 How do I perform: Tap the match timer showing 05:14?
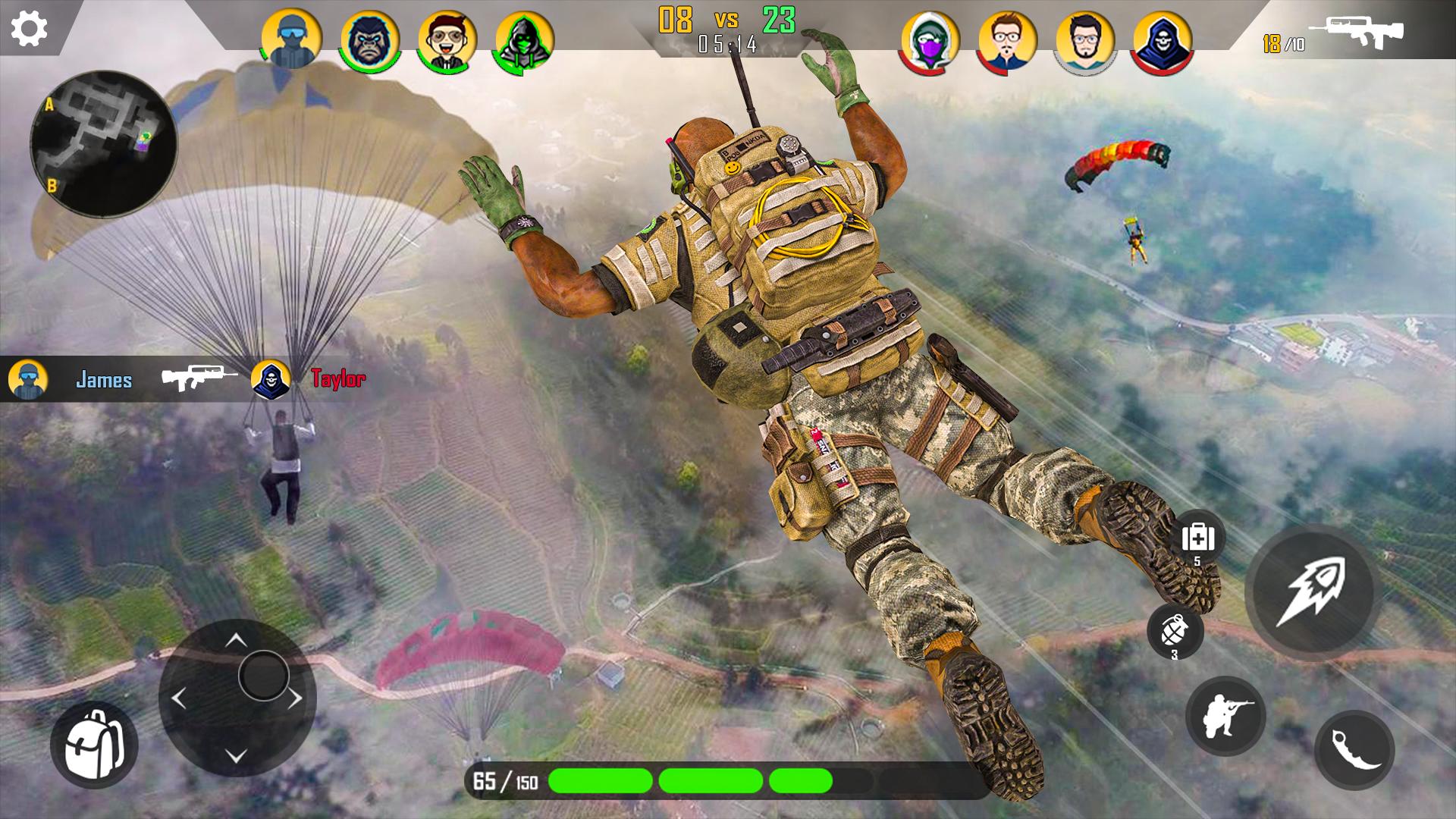coord(729,45)
